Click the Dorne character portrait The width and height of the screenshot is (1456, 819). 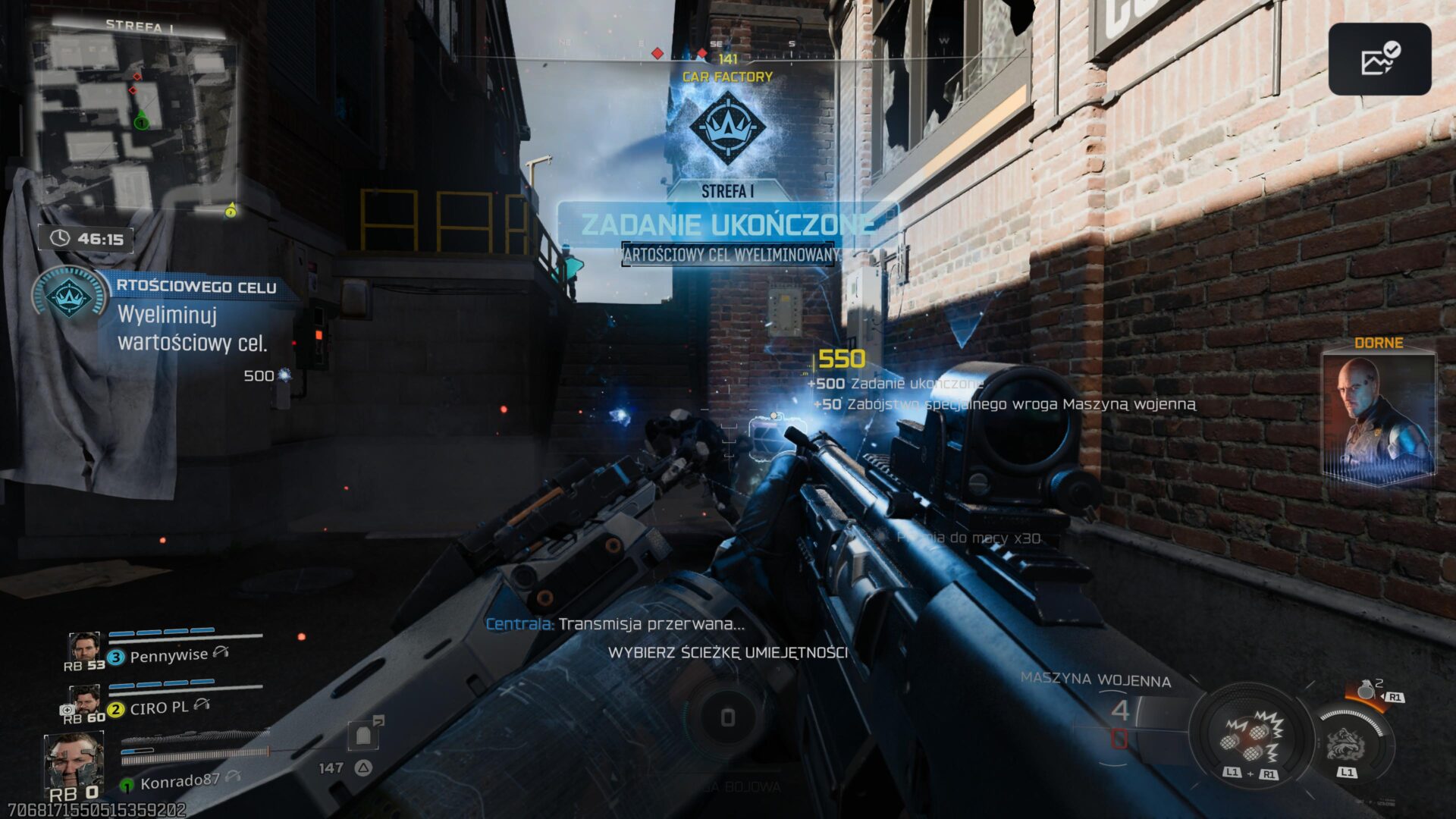pos(1378,419)
